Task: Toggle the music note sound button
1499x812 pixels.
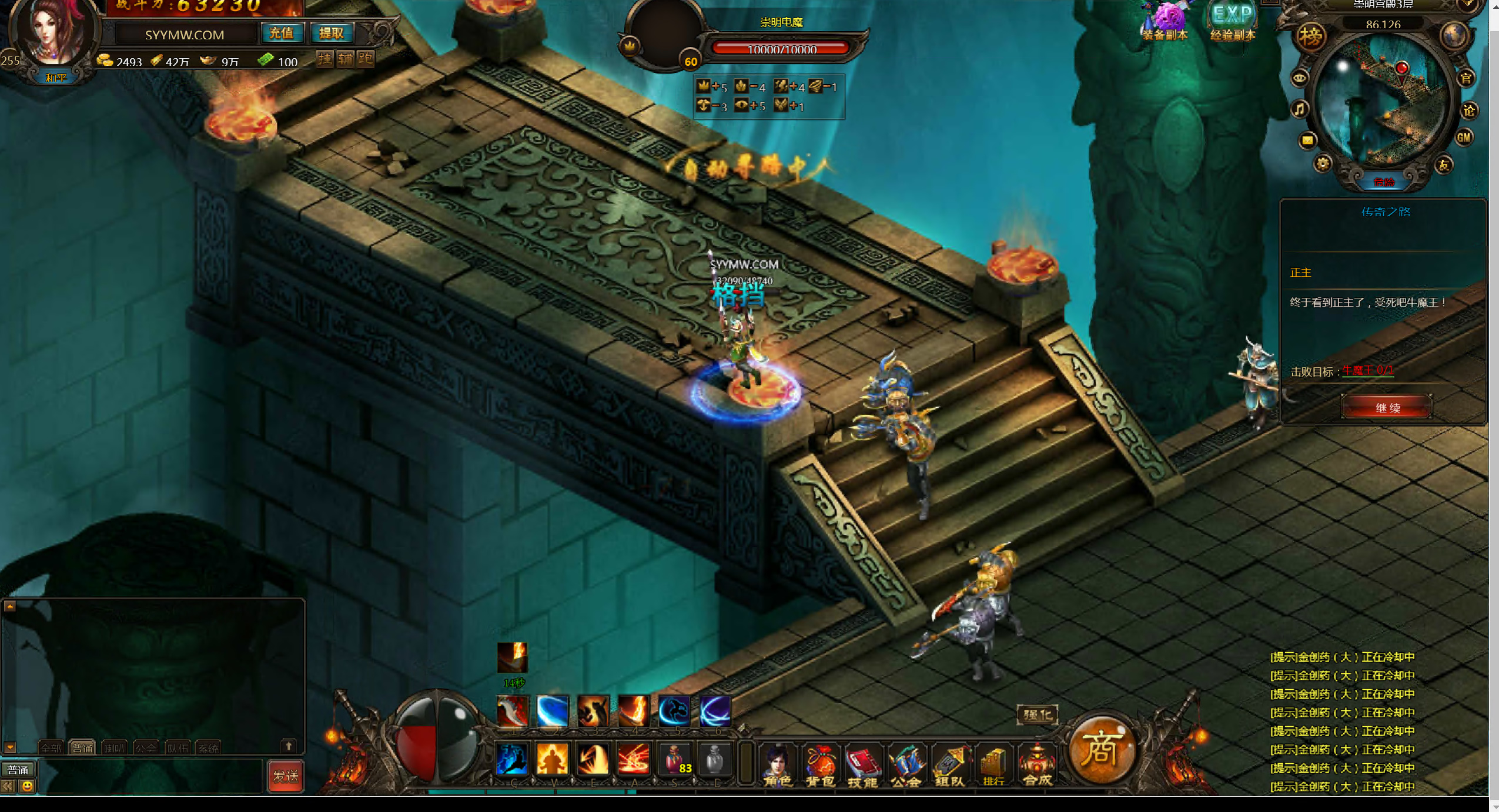Action: click(x=1300, y=109)
